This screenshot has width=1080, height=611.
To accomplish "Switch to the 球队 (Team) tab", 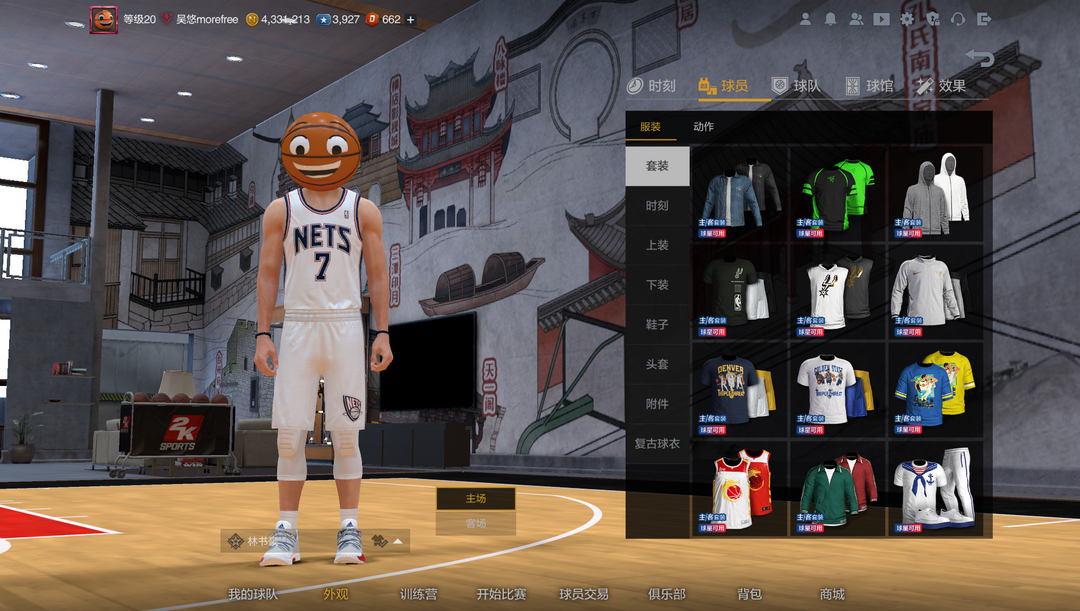I will click(x=796, y=86).
